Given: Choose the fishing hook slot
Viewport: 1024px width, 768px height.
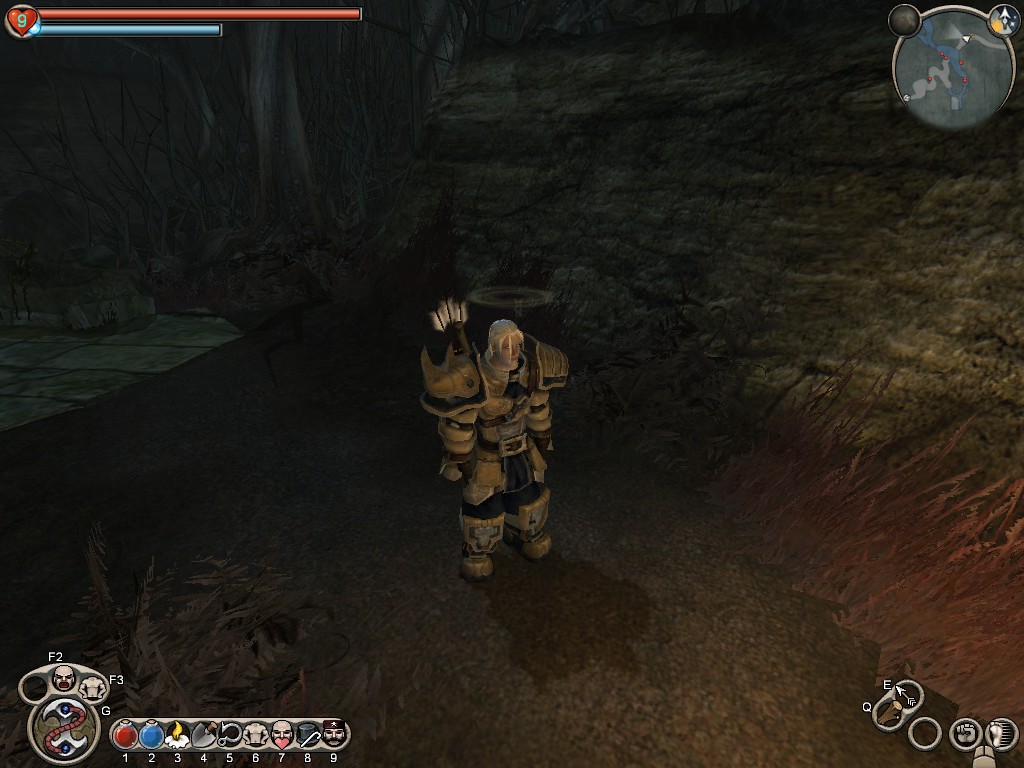Looking at the screenshot, I should coord(229,736).
